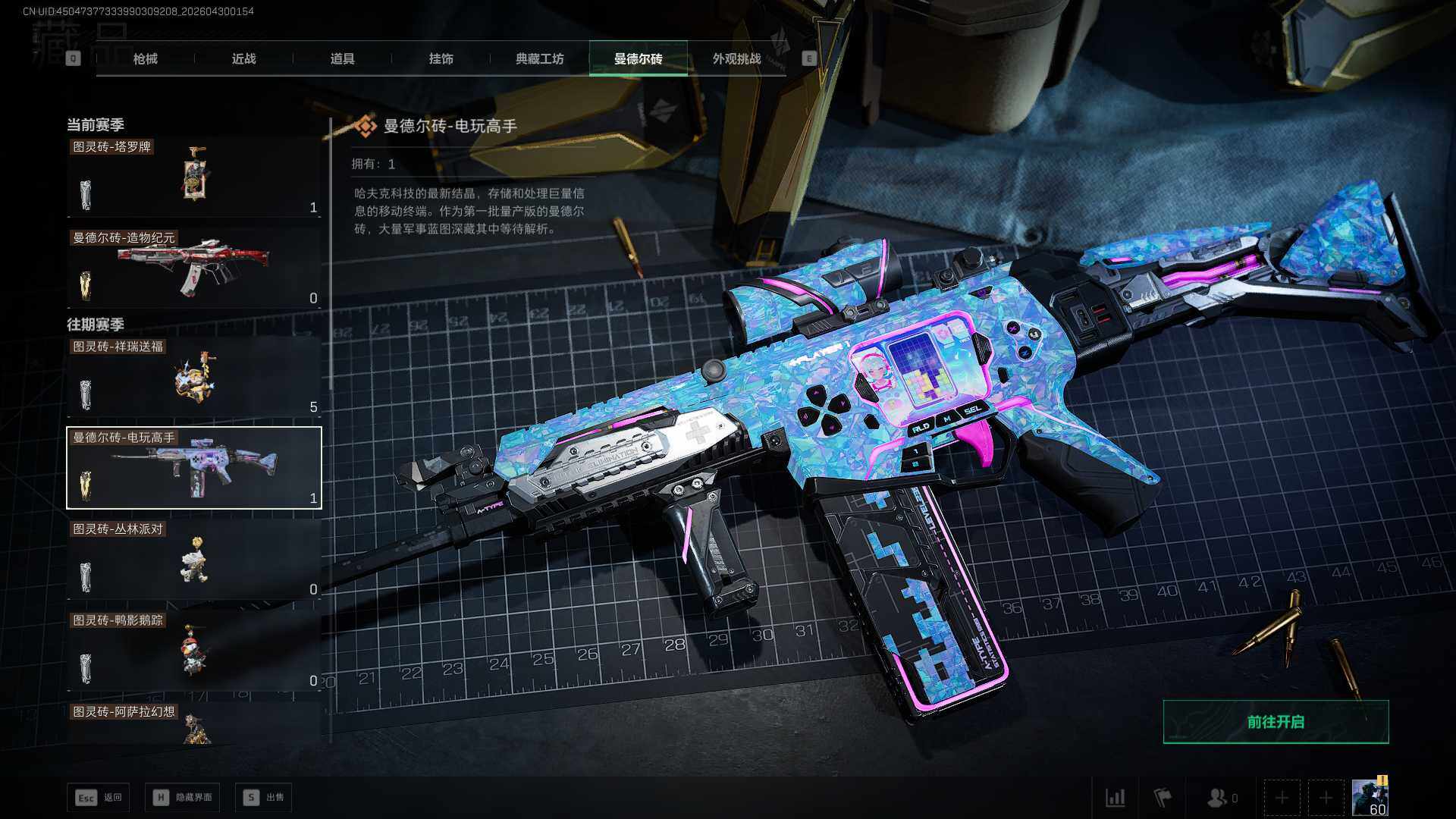The width and height of the screenshot is (1456, 819).
Task: Open the bar chart stats icon
Action: click(1115, 798)
